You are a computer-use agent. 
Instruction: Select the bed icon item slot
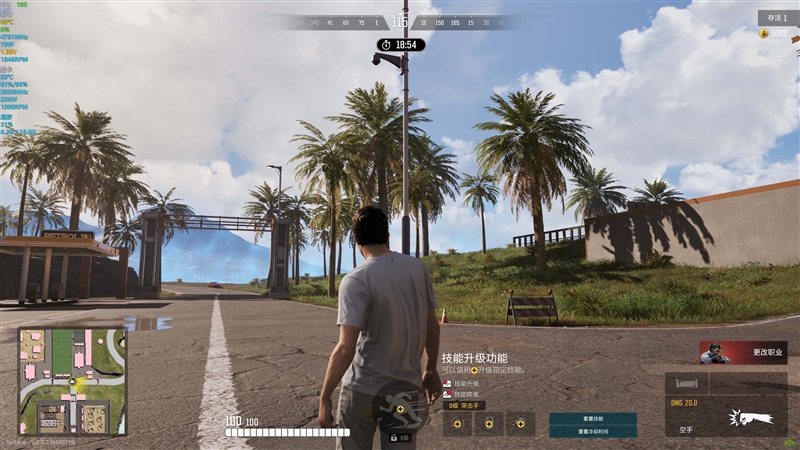(x=687, y=383)
